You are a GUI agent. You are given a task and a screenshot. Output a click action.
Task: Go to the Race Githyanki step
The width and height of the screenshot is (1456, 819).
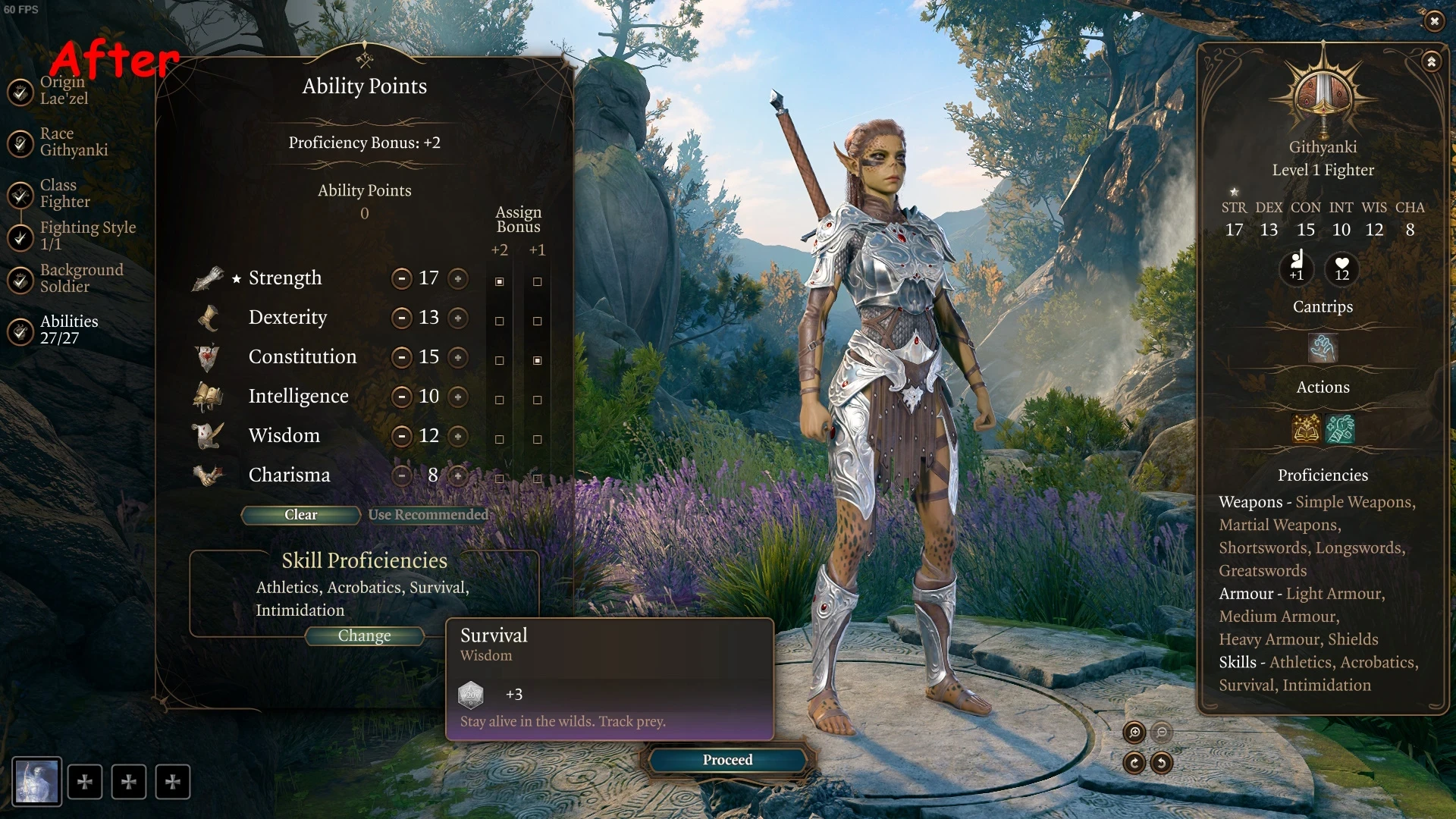point(74,142)
